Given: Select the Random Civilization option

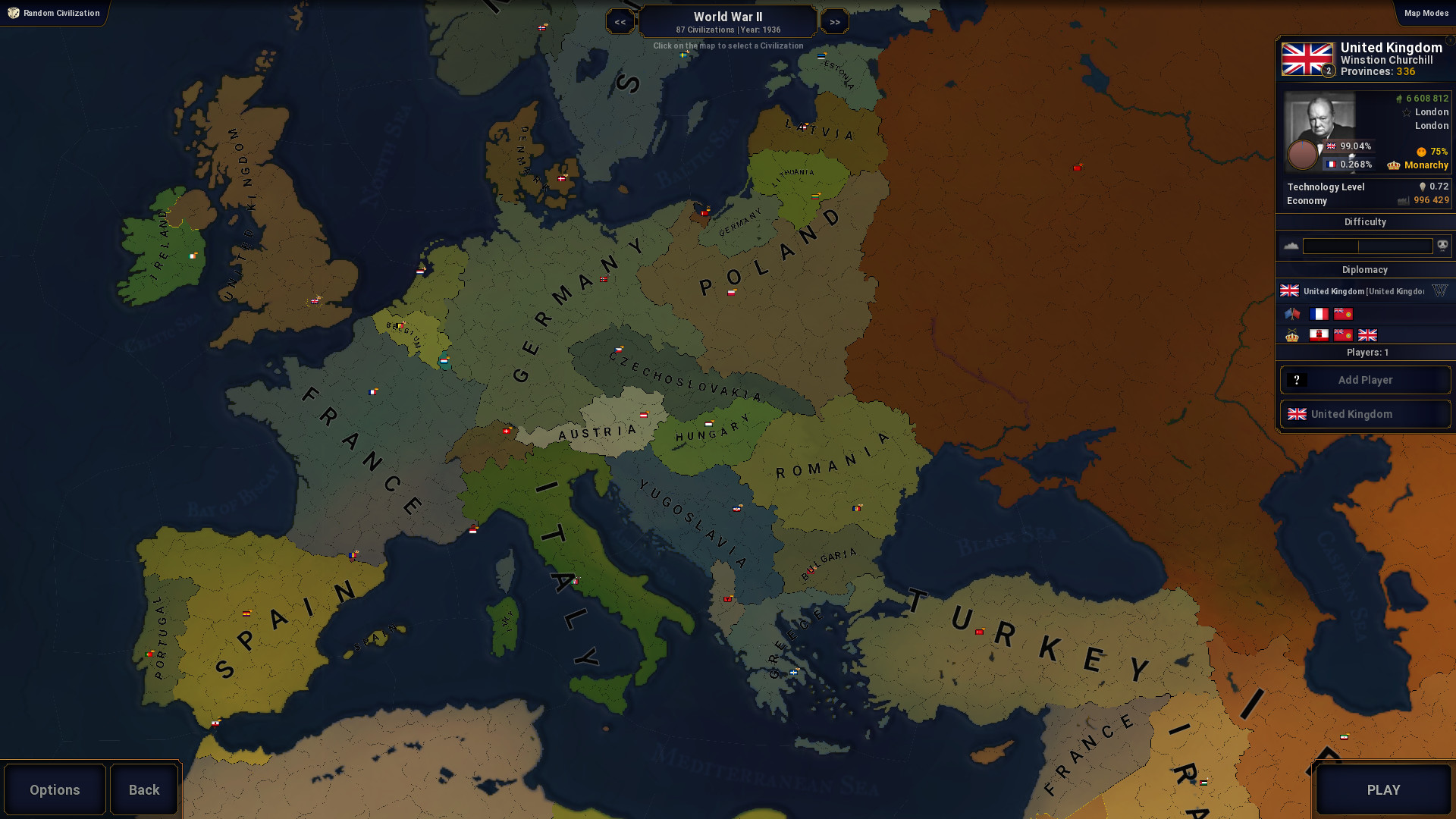Looking at the screenshot, I should [53, 13].
